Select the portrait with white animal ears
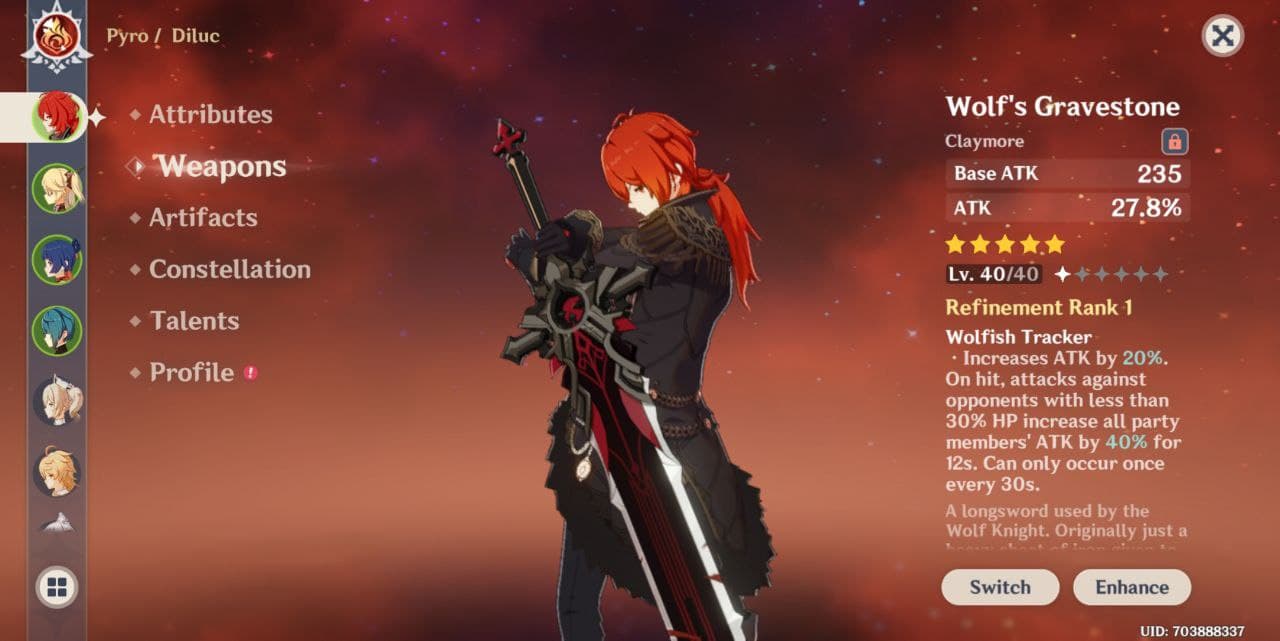This screenshot has height=641, width=1280. point(57,402)
